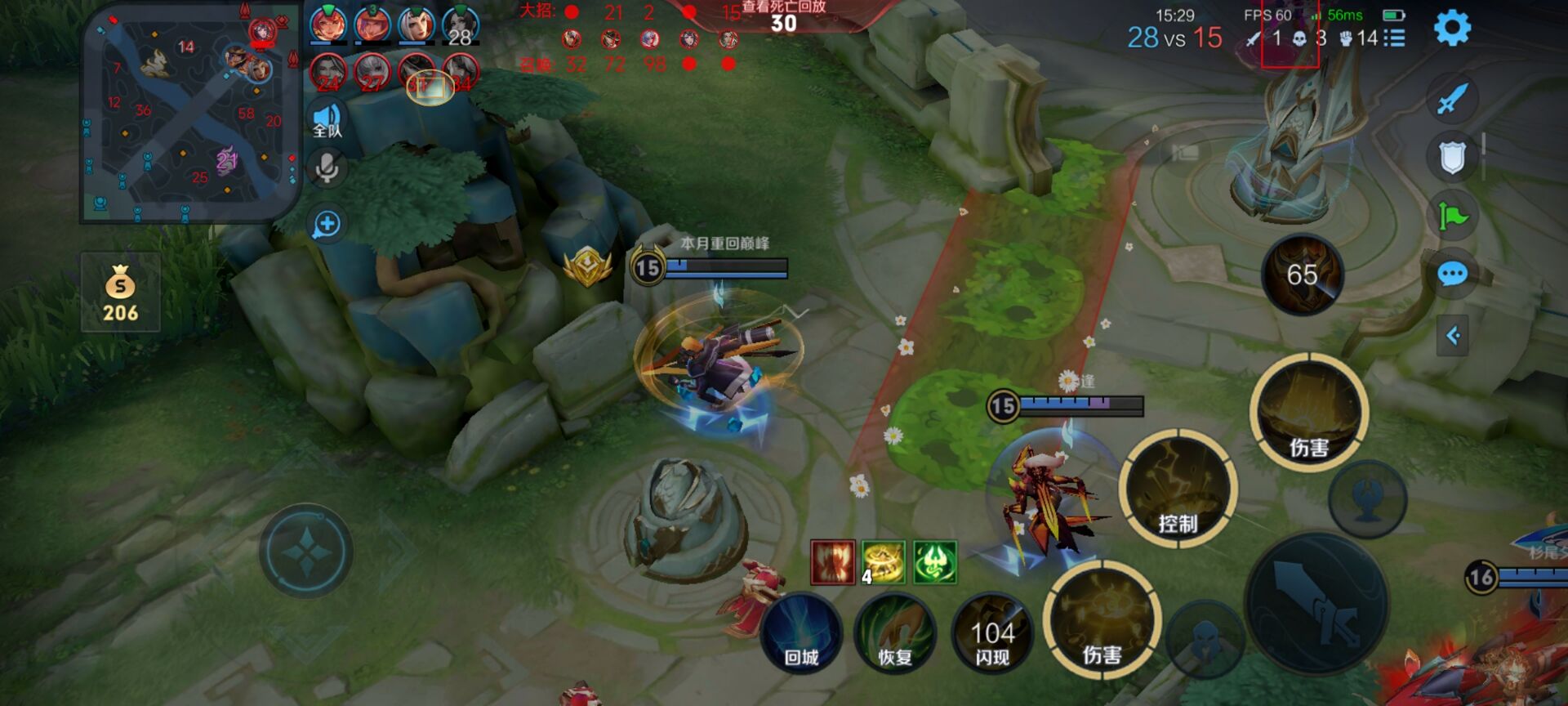Send the green flag gather signal
This screenshot has width=1568, height=706.
(x=1452, y=216)
